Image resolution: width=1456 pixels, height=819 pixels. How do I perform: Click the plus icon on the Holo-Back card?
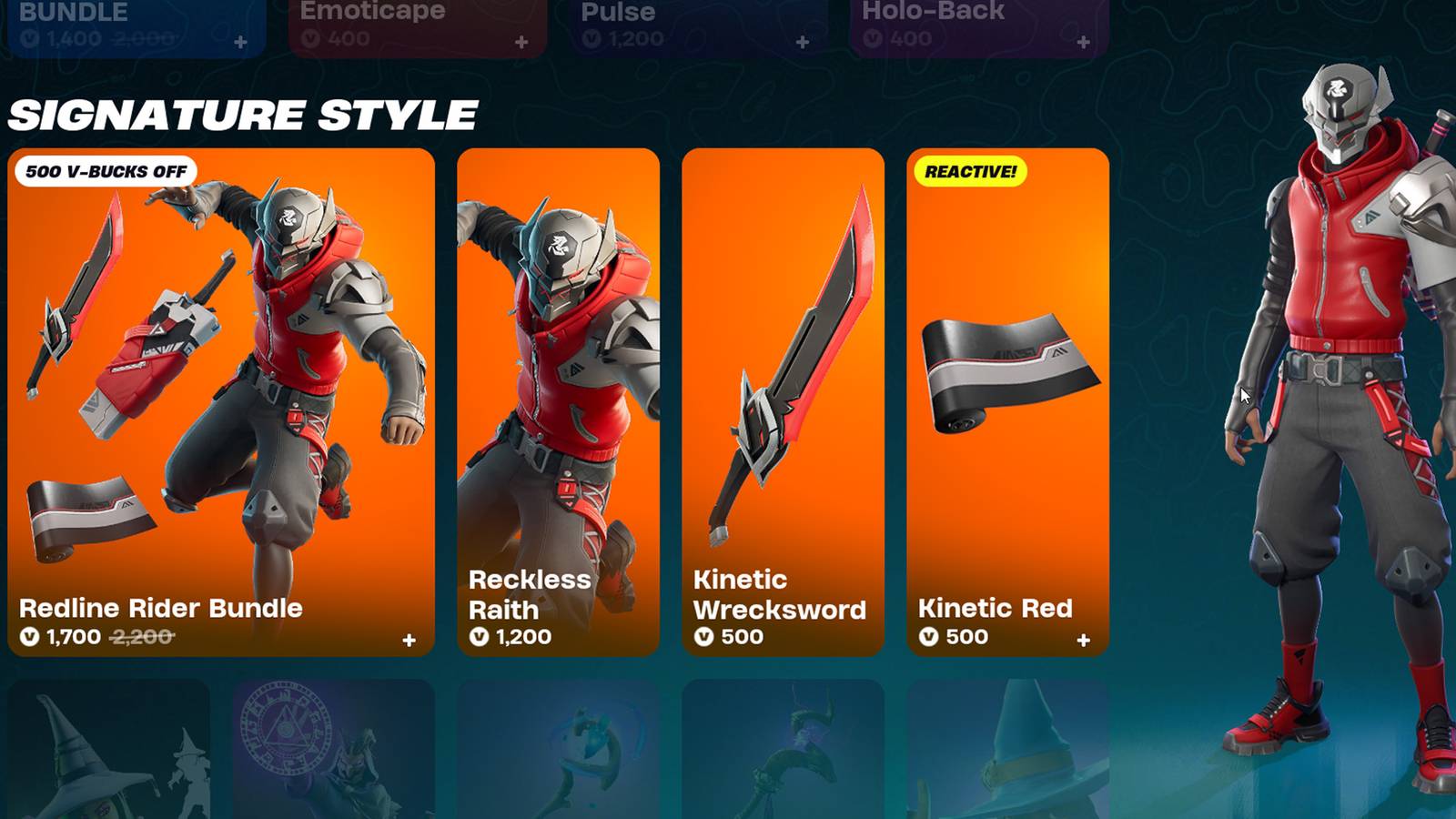[x=1083, y=40]
